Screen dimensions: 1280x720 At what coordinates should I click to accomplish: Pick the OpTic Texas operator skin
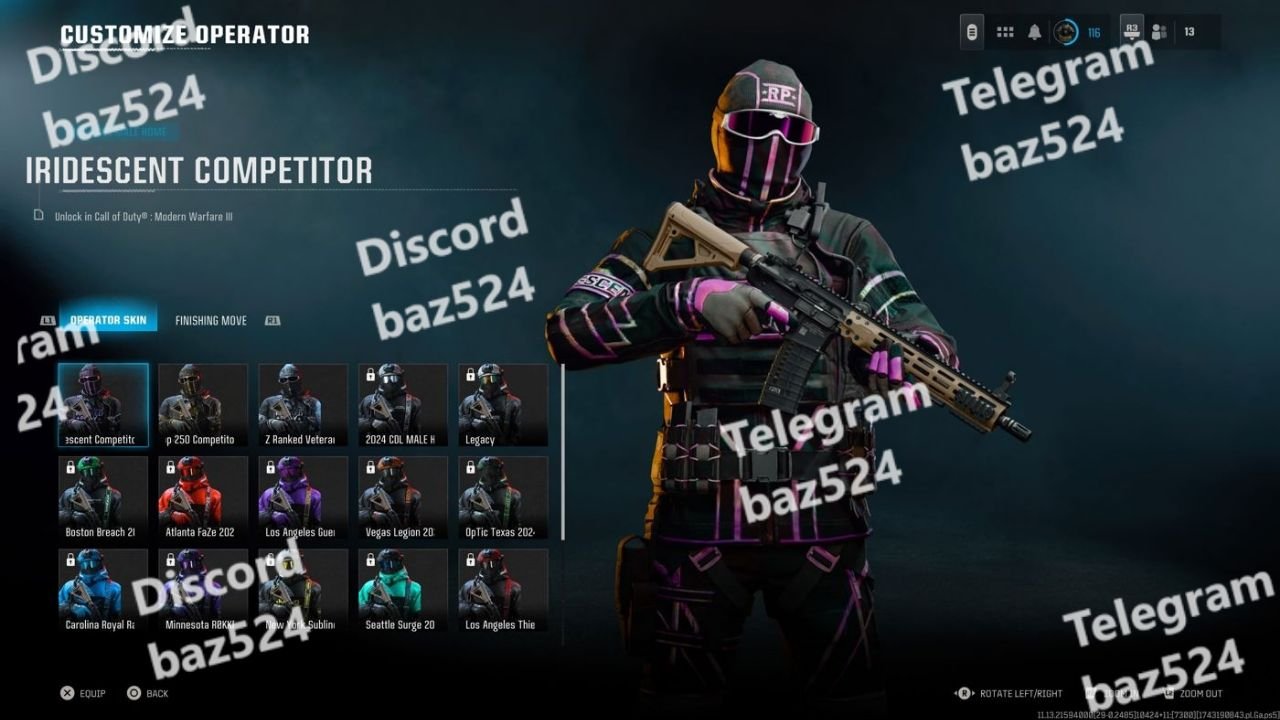pyautogui.click(x=503, y=497)
